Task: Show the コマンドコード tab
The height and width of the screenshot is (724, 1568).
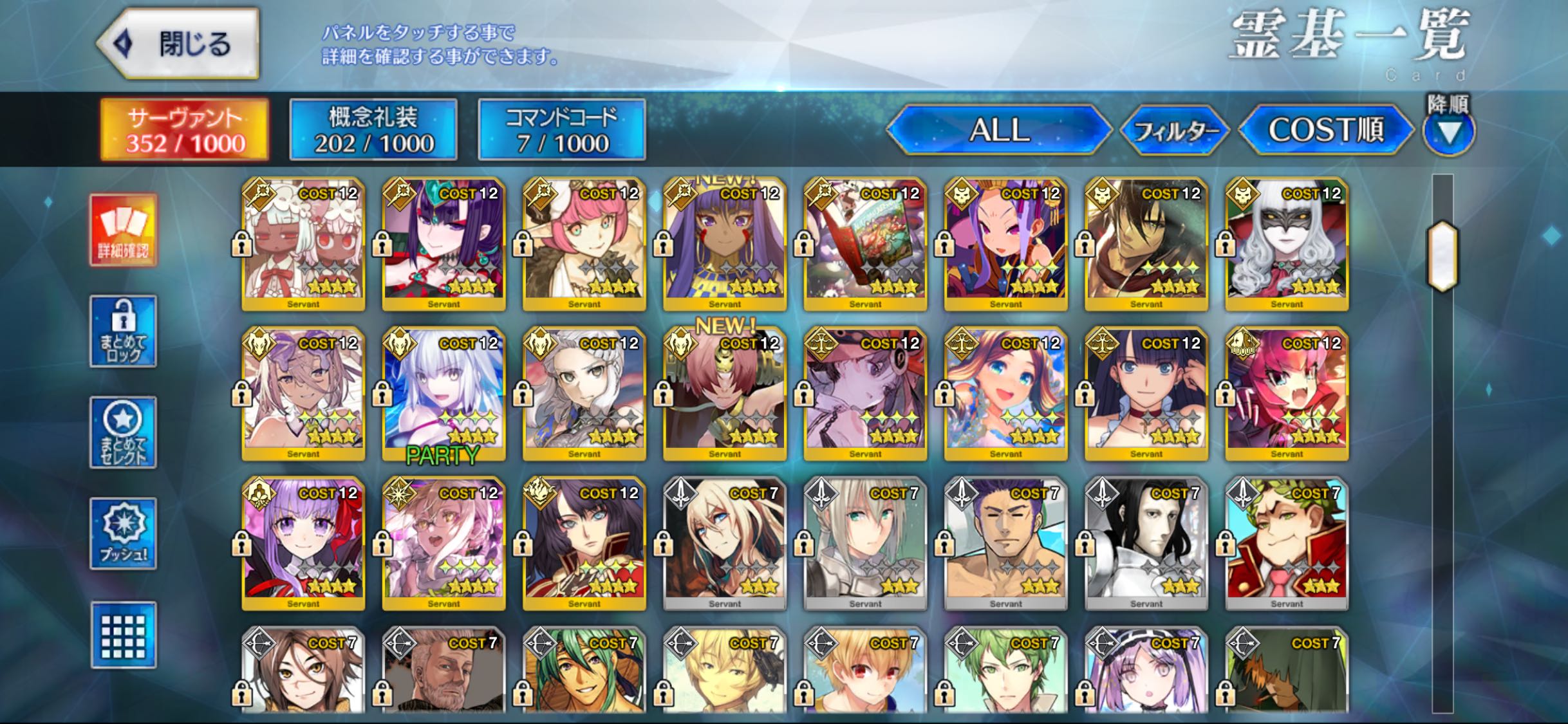Action: (x=562, y=129)
